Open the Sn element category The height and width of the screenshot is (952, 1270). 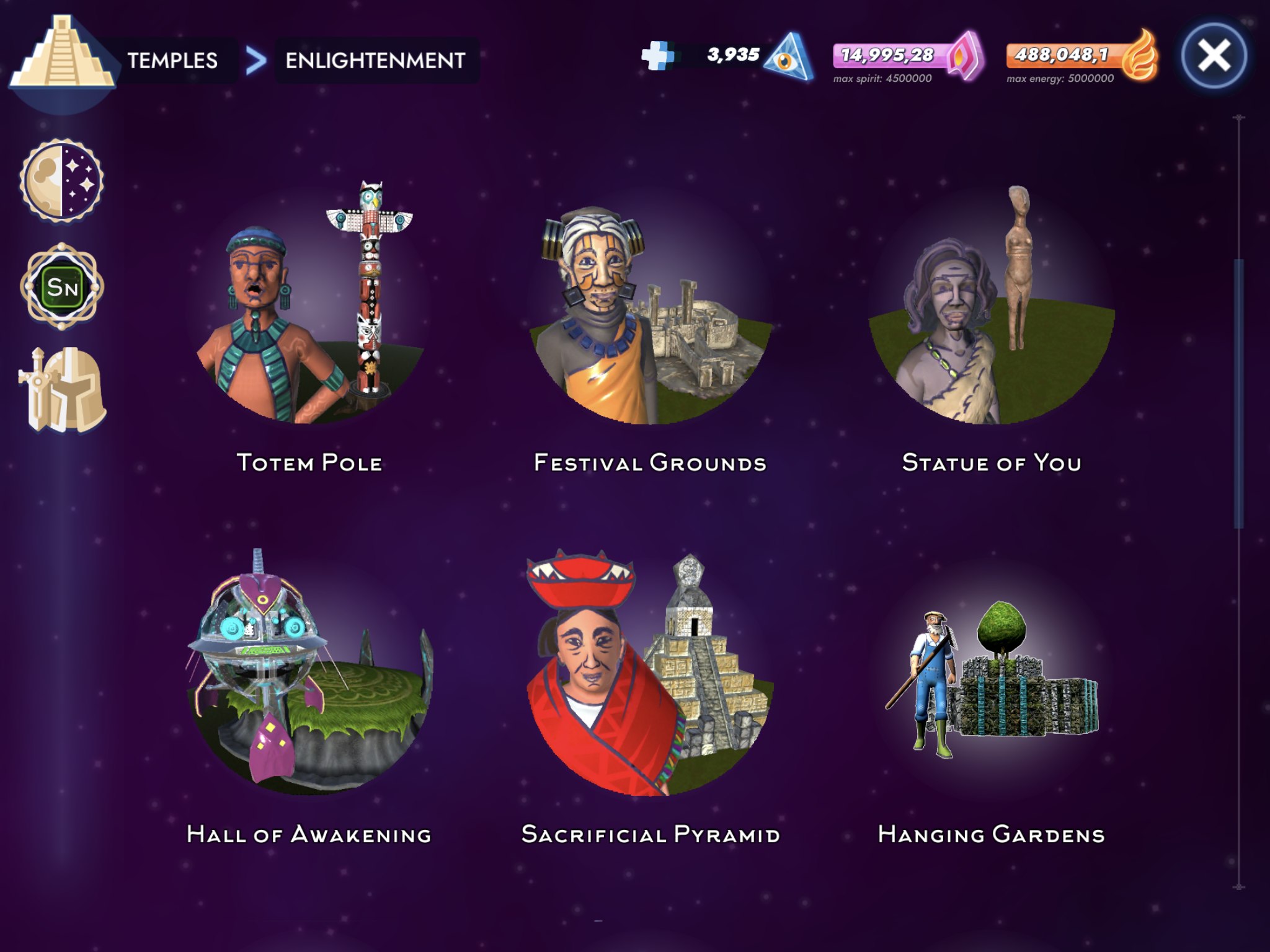(62, 286)
